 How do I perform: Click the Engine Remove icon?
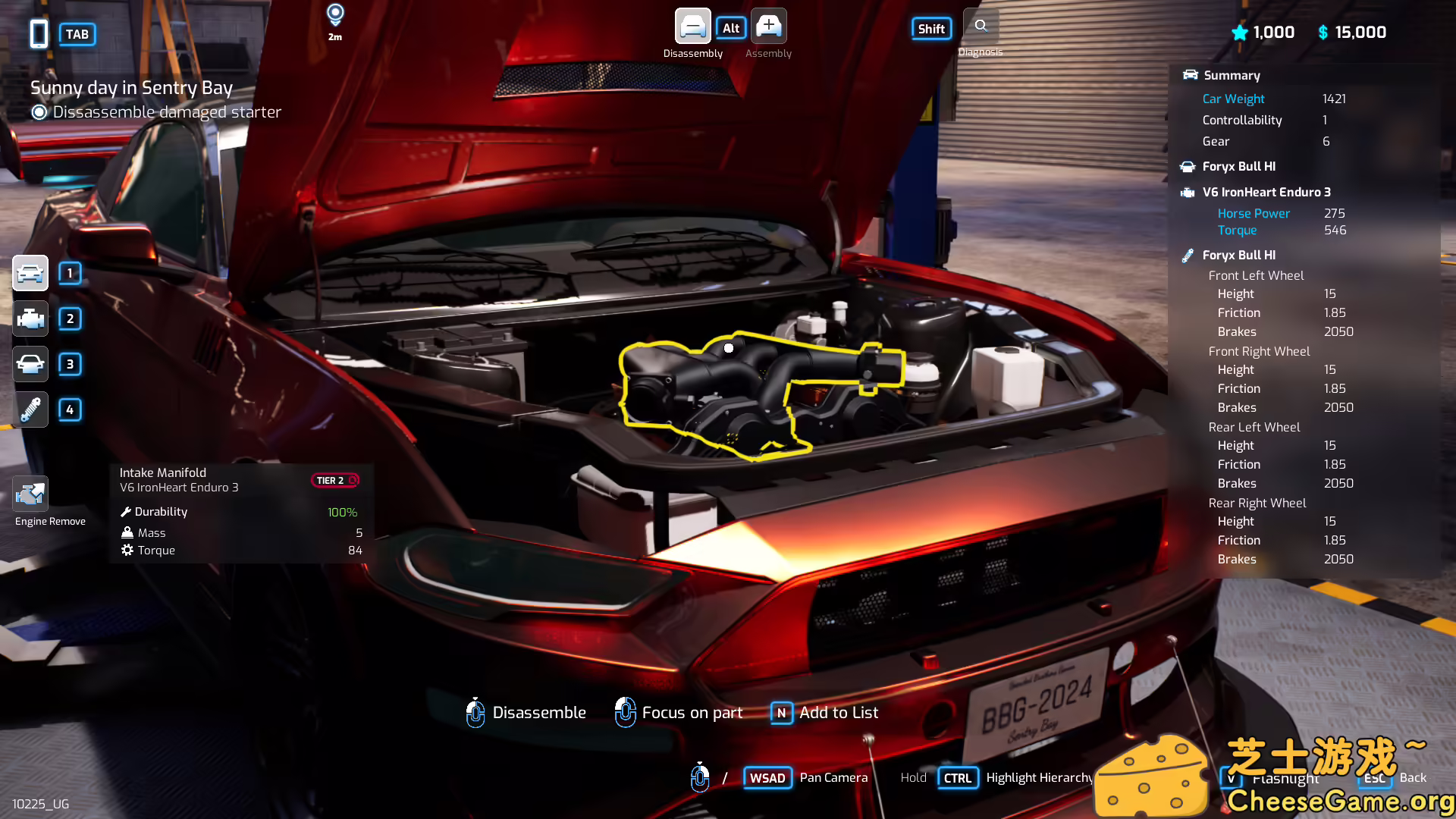click(30, 494)
